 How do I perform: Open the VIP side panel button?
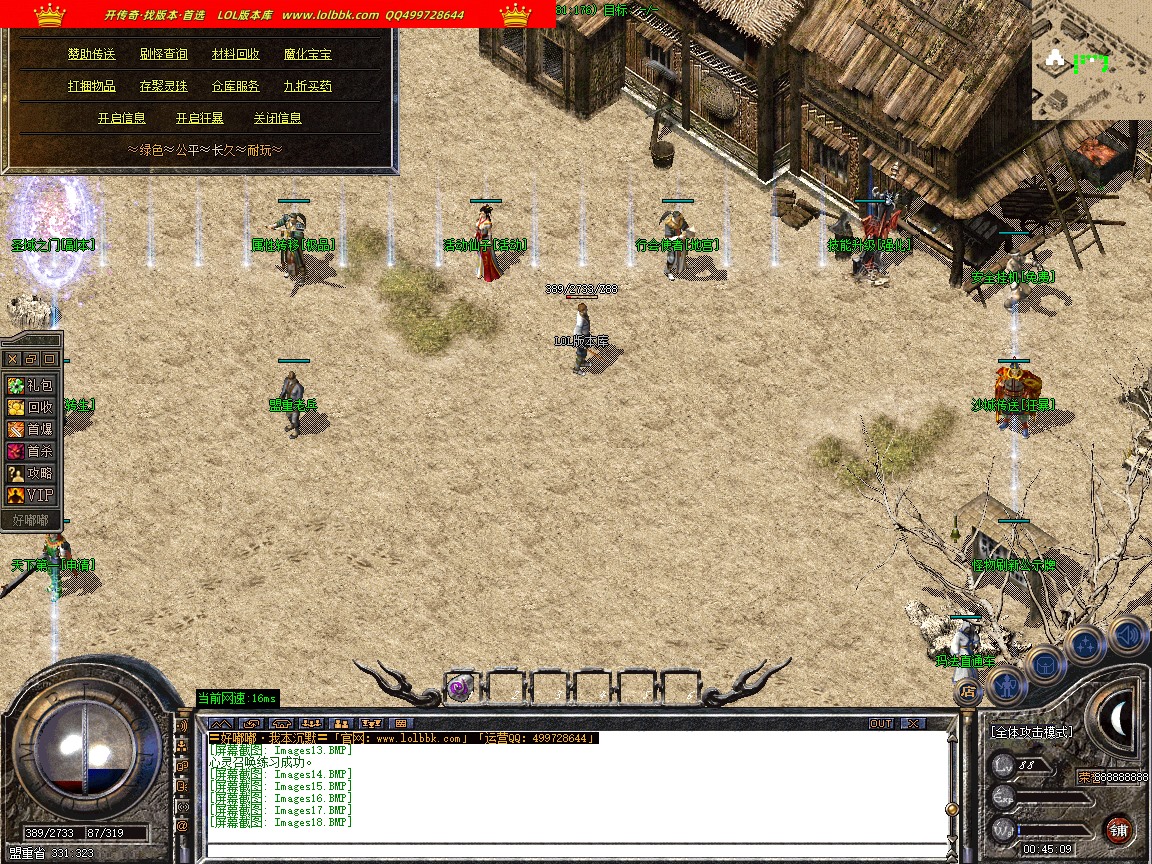31,495
